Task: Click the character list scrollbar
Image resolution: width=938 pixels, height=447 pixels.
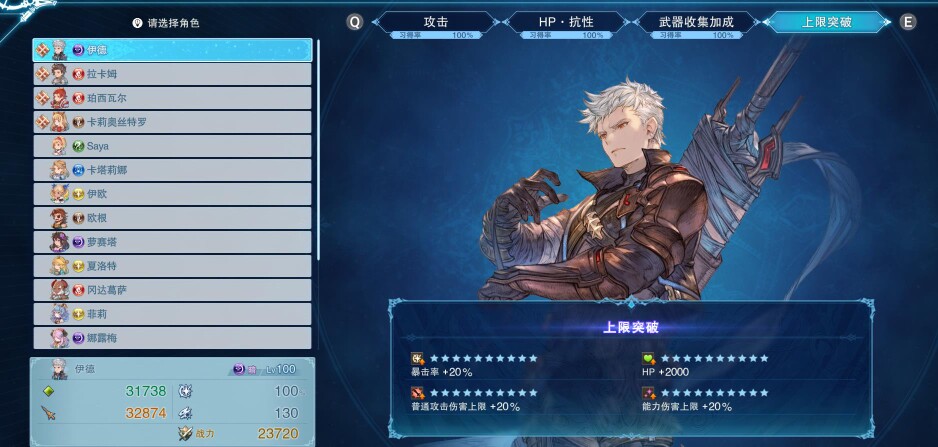Action: pos(319,150)
